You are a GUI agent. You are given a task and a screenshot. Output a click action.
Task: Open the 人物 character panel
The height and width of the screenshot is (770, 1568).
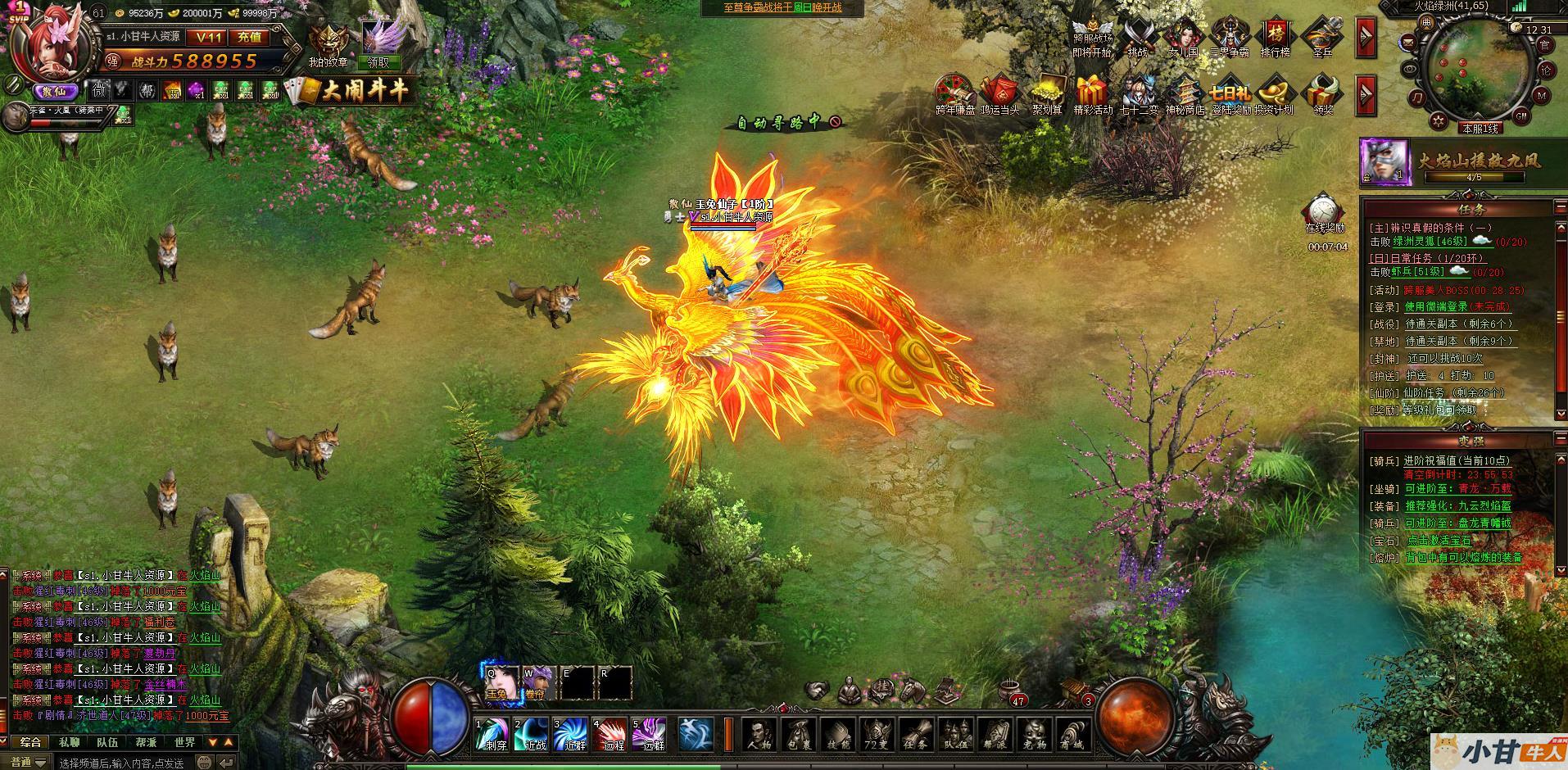point(759,735)
